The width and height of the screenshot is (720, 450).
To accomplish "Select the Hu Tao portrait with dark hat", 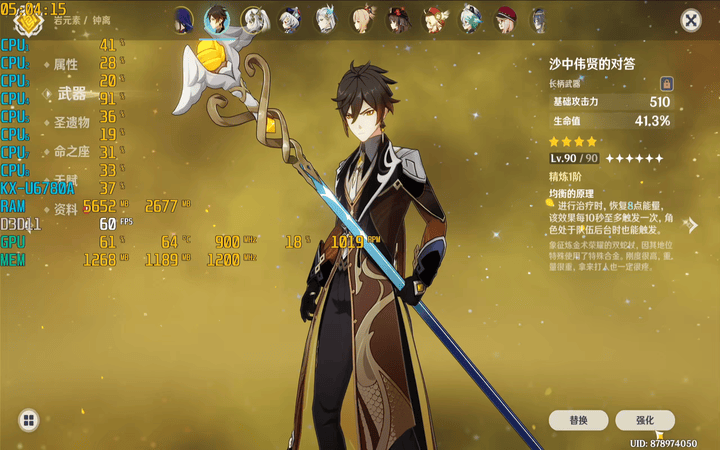I will coord(399,19).
